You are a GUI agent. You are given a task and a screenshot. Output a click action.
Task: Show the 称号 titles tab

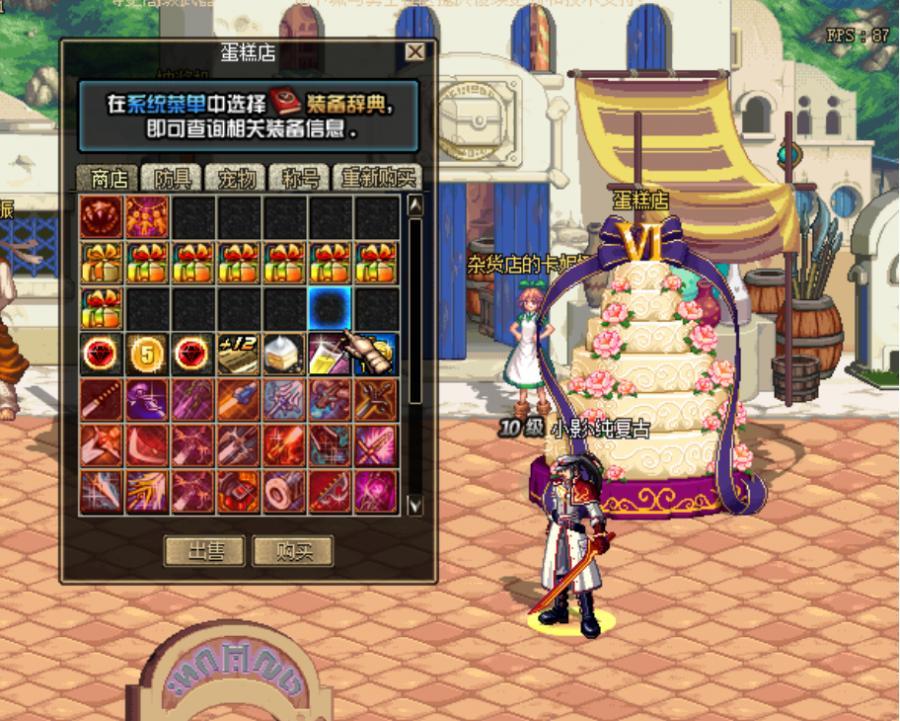click(300, 178)
